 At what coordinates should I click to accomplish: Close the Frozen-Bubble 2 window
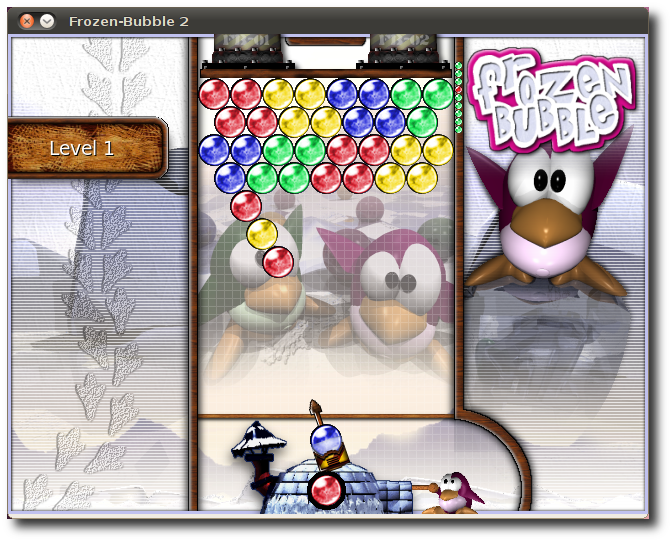27,20
